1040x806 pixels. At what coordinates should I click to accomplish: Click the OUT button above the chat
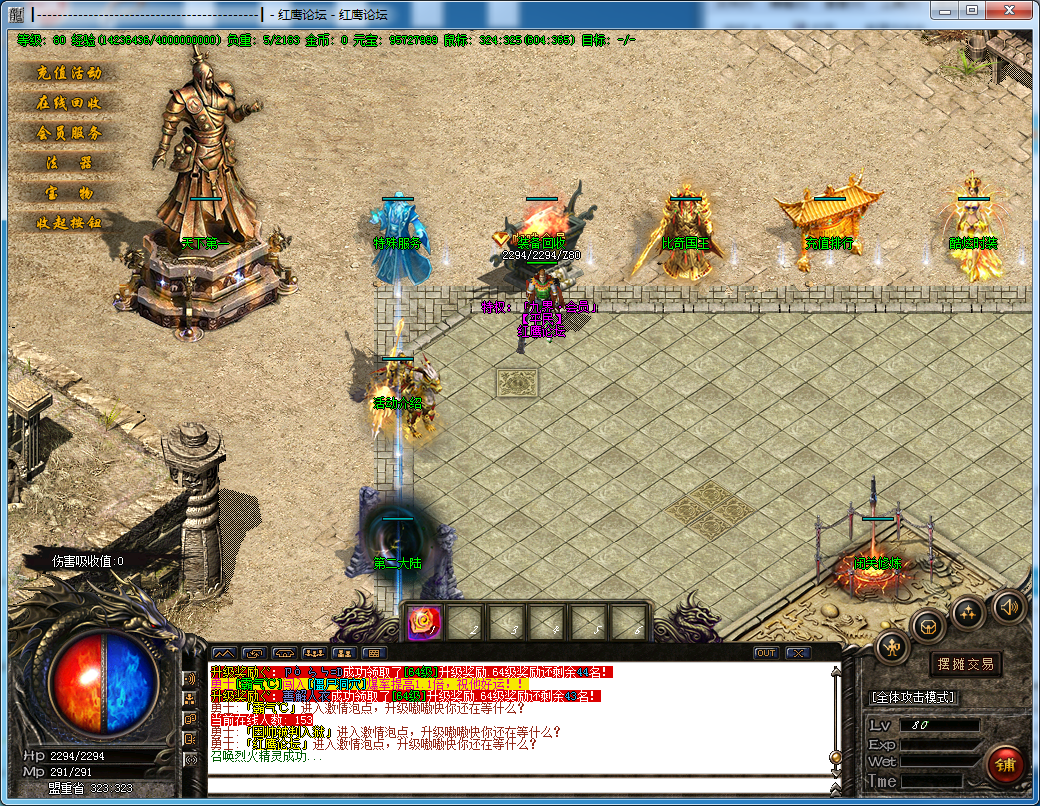766,653
